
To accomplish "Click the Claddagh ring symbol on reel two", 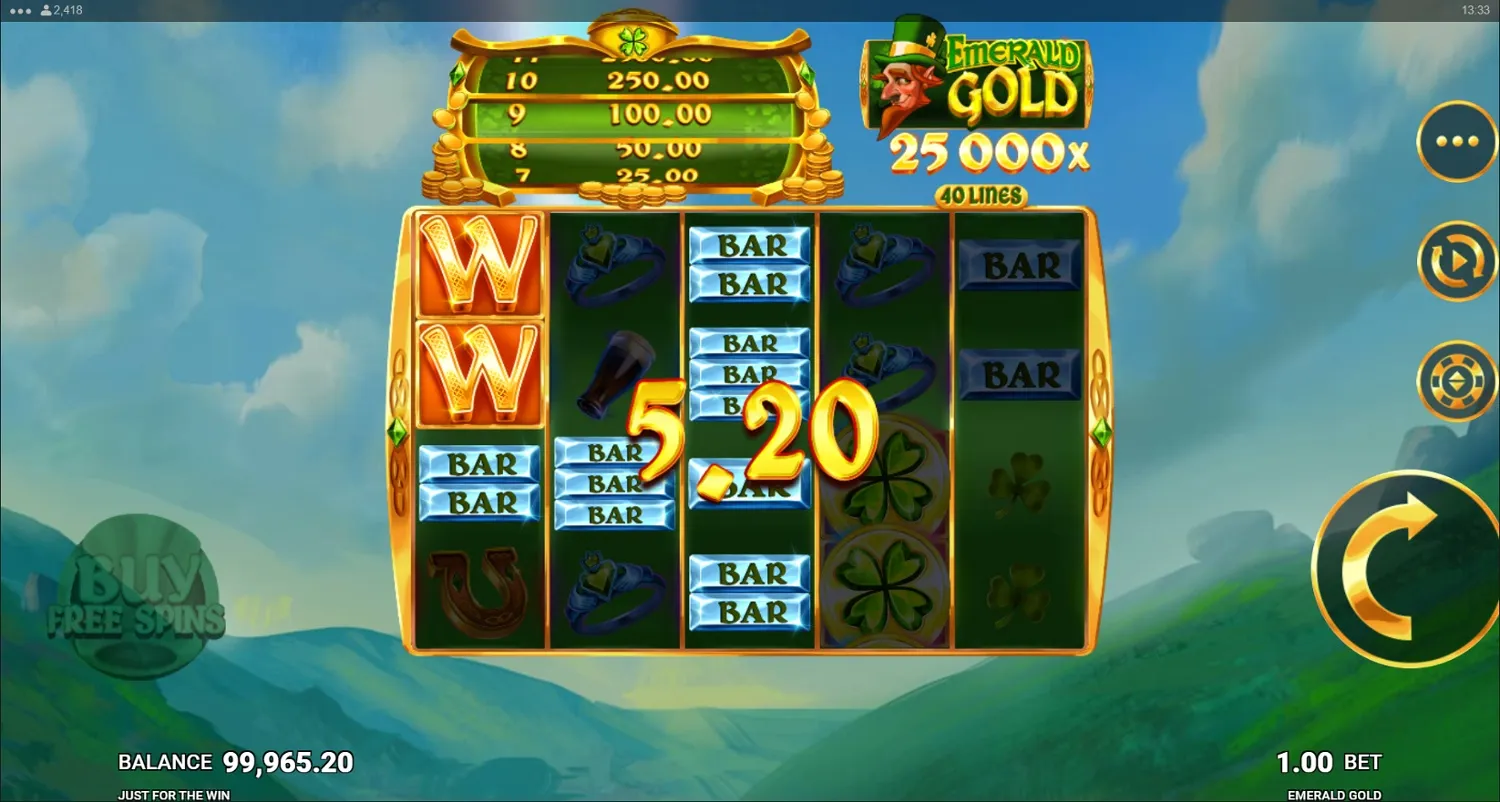I will pyautogui.click(x=615, y=262).
